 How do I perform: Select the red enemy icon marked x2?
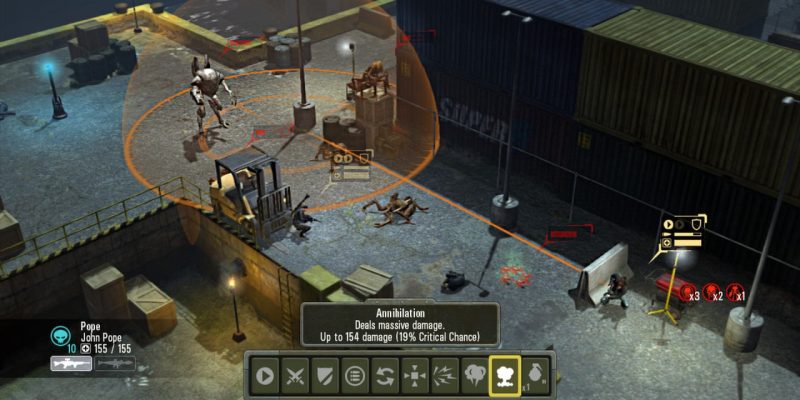(x=713, y=293)
